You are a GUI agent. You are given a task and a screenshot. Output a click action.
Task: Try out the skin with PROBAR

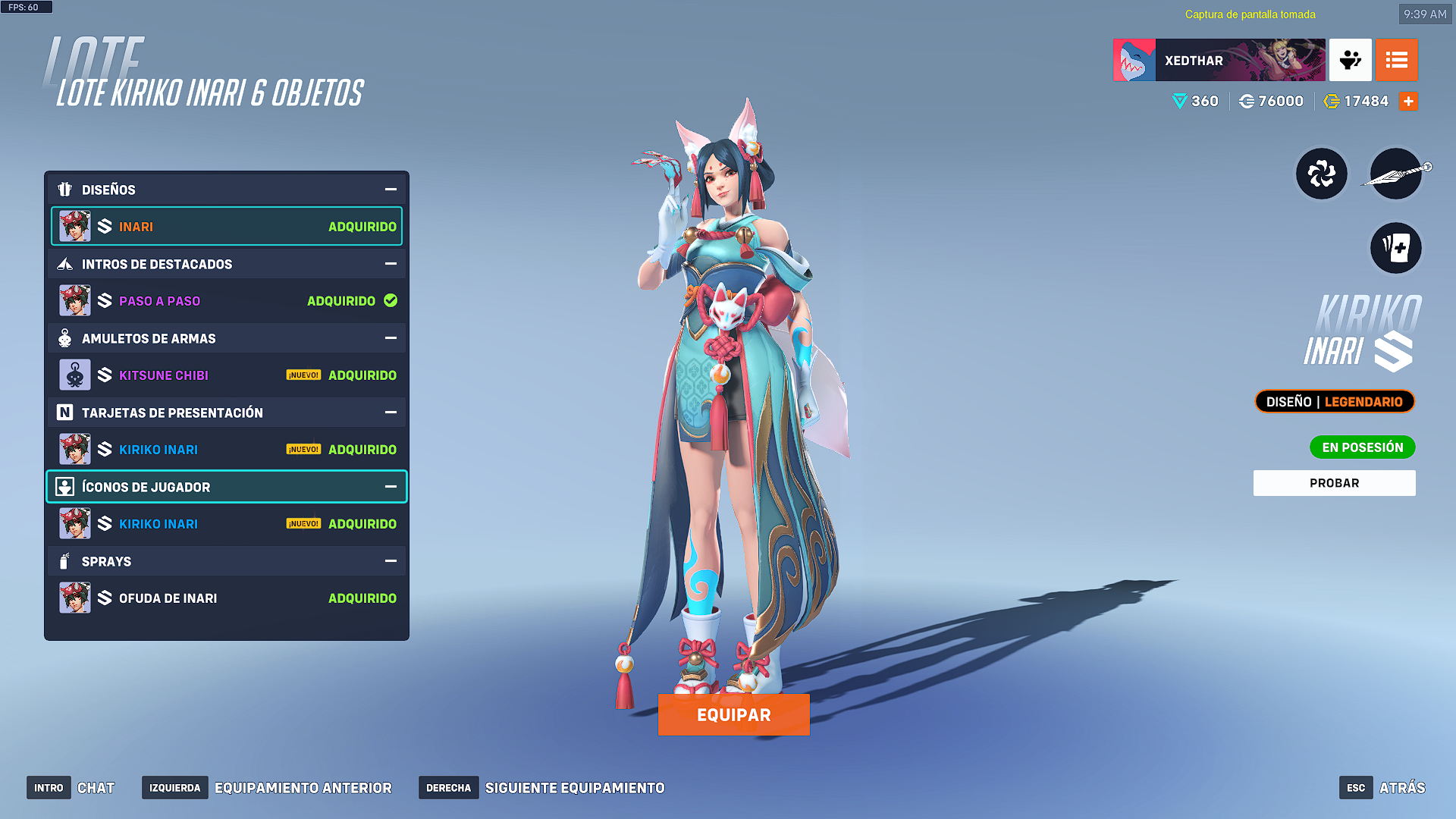[1334, 483]
